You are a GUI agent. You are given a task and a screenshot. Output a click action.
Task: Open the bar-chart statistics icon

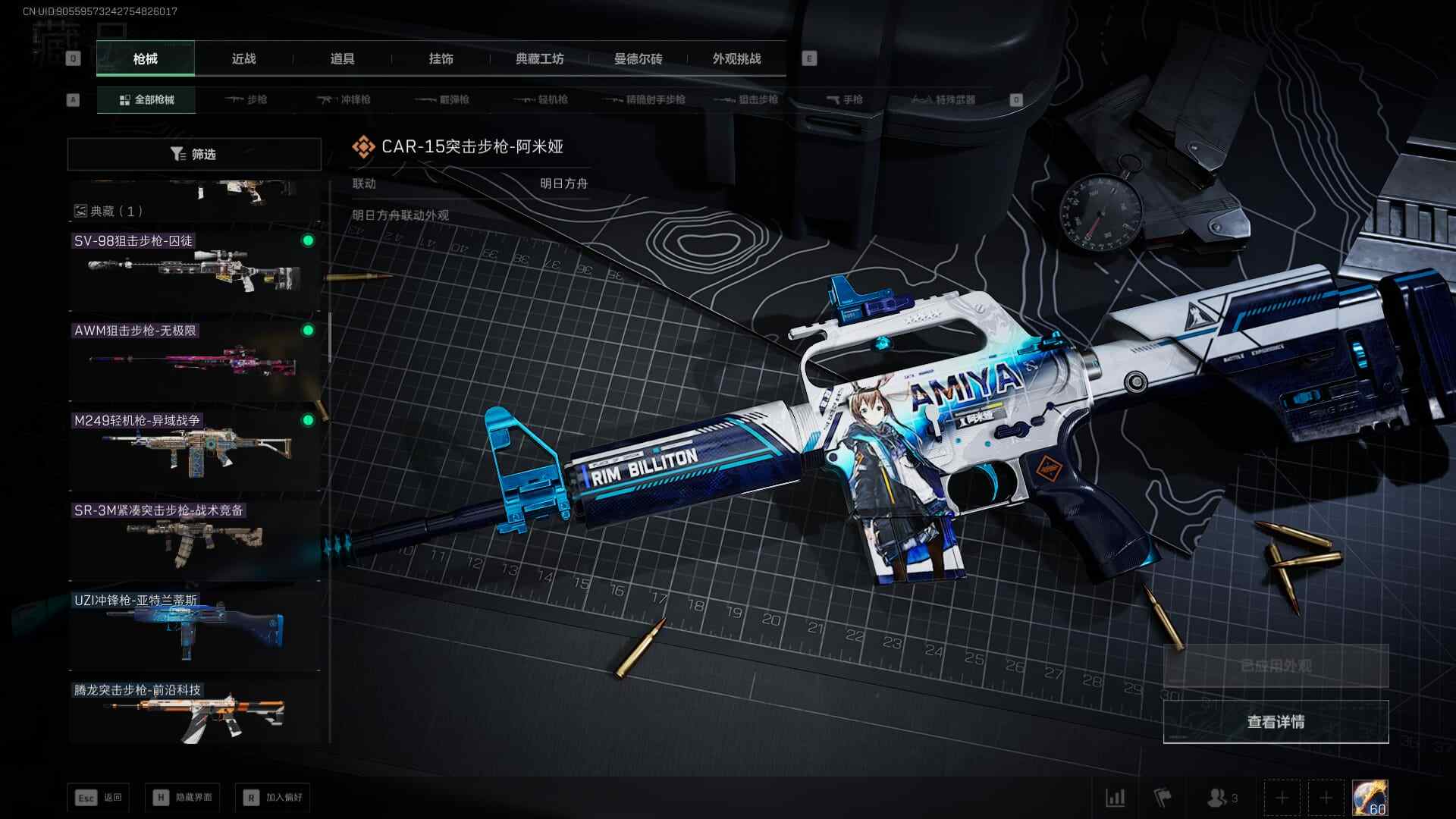[x=1116, y=798]
